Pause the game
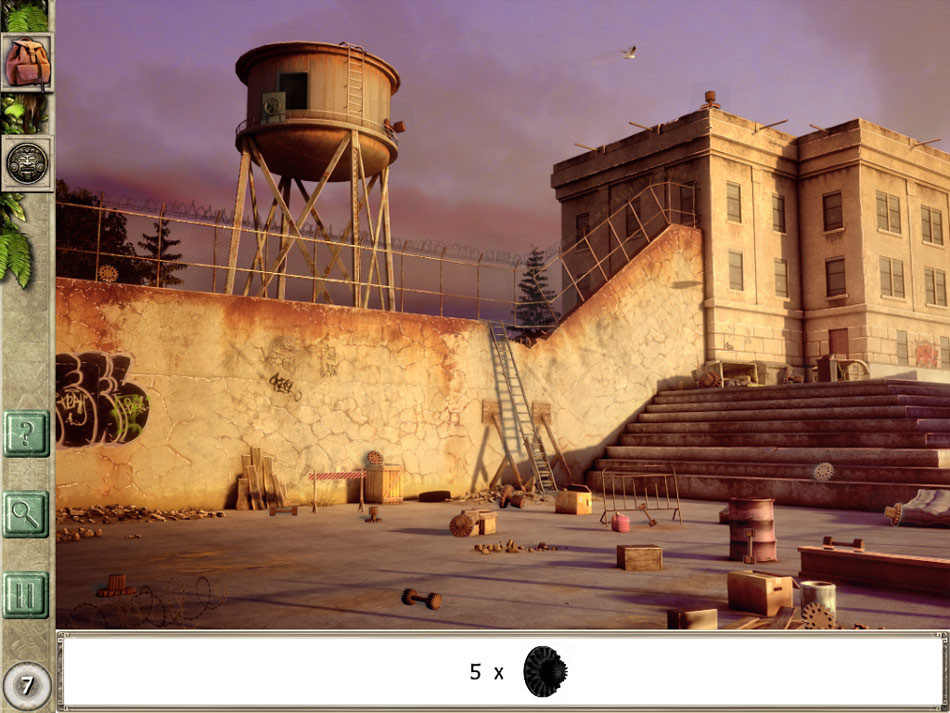 [x=26, y=595]
